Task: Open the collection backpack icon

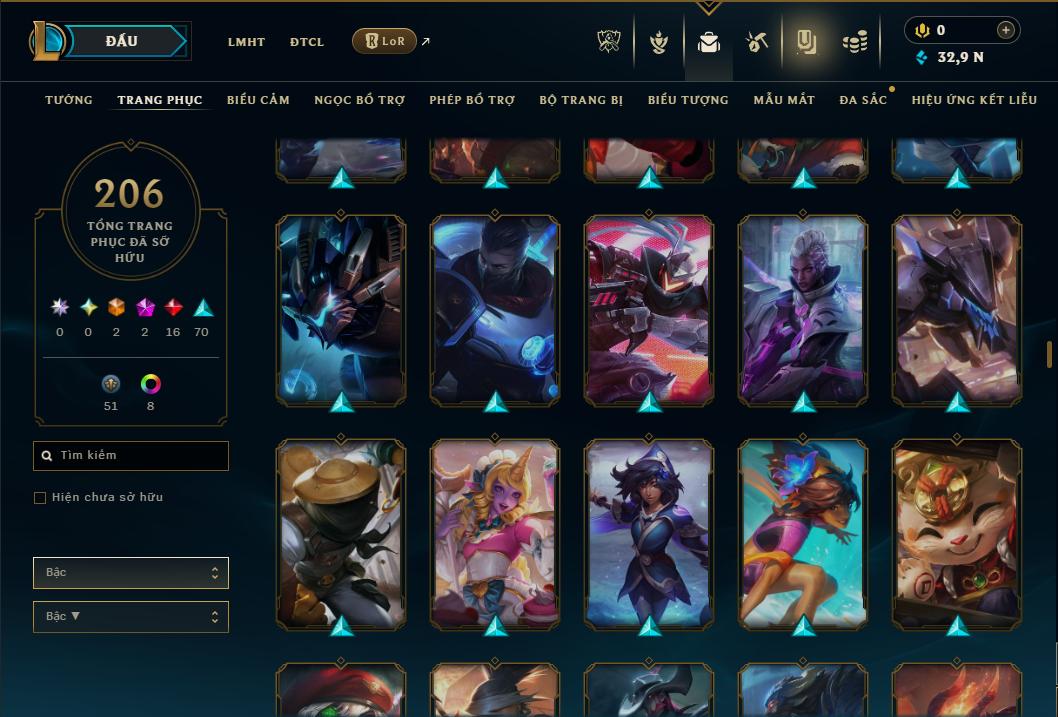Action: click(x=709, y=42)
